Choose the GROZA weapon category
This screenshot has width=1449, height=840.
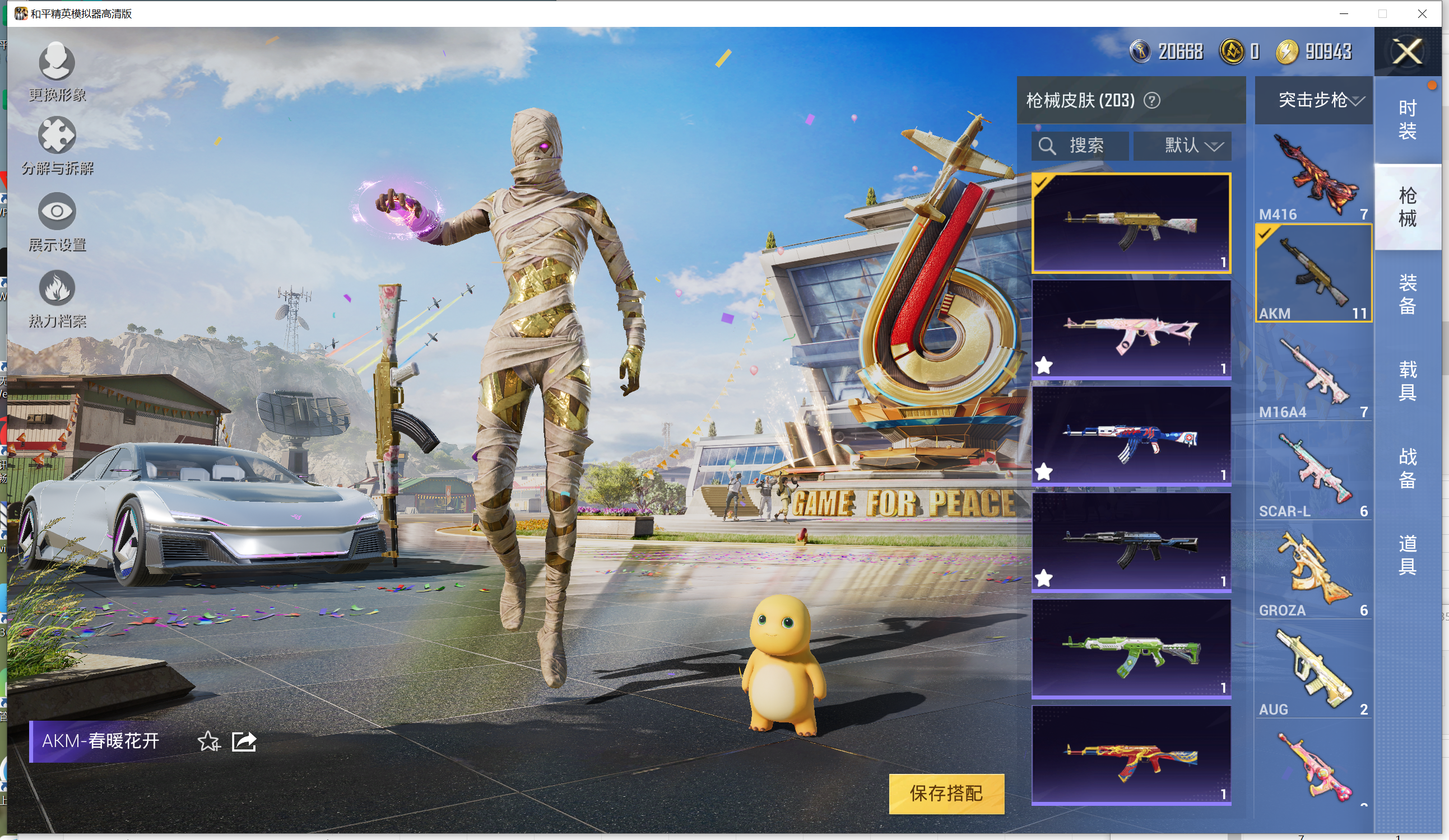(x=1313, y=572)
